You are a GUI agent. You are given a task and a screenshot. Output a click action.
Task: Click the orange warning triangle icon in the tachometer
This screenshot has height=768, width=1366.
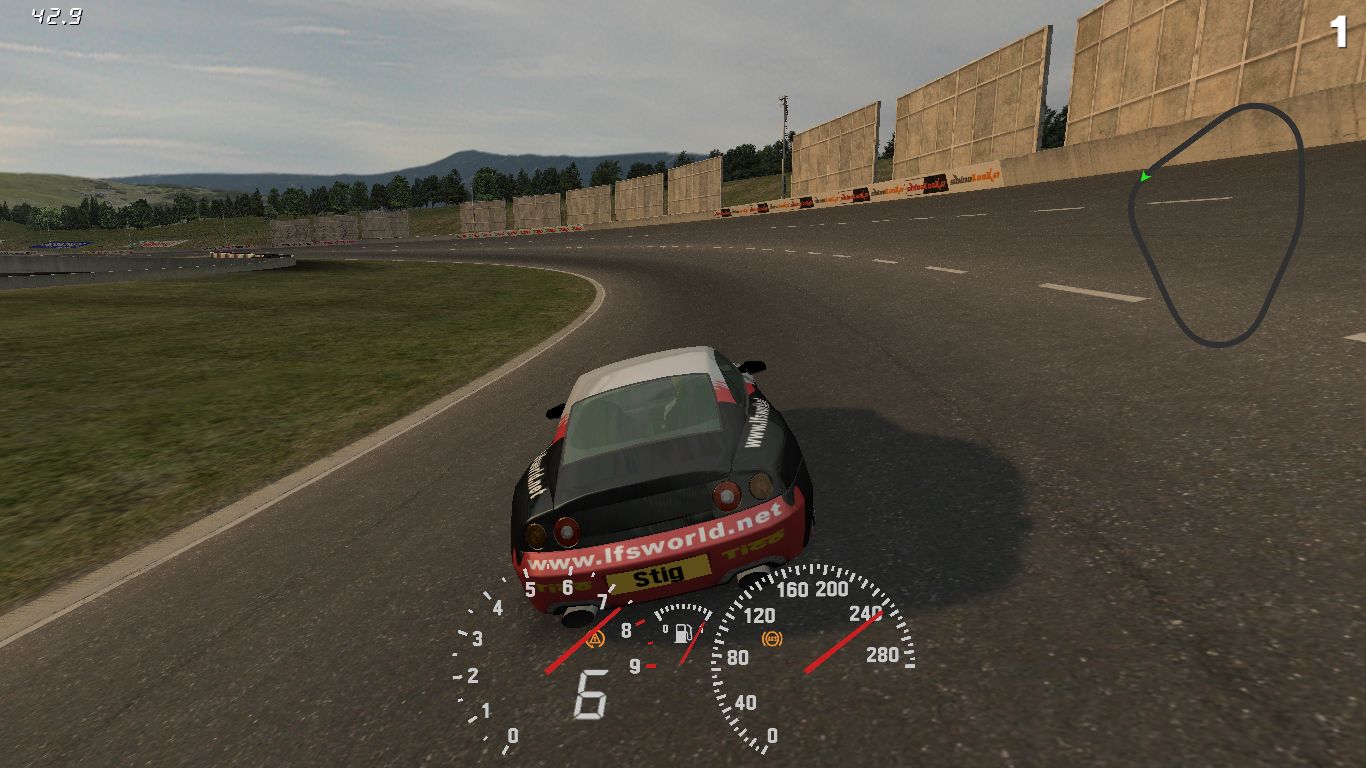point(597,637)
